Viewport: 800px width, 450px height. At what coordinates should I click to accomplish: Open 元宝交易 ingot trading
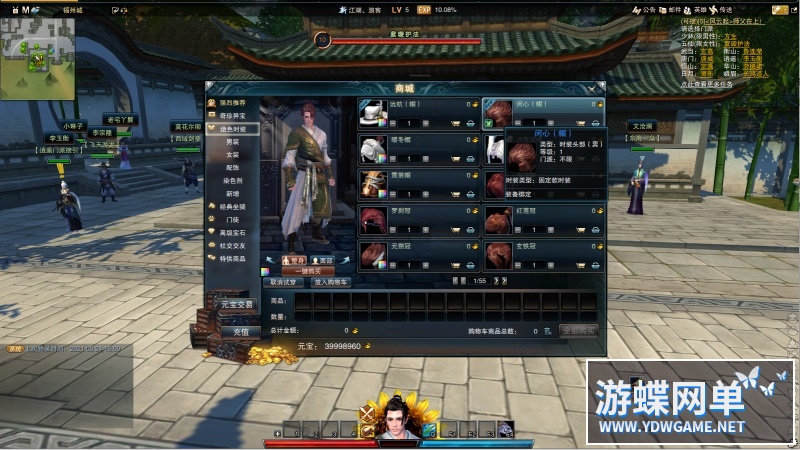[x=239, y=304]
